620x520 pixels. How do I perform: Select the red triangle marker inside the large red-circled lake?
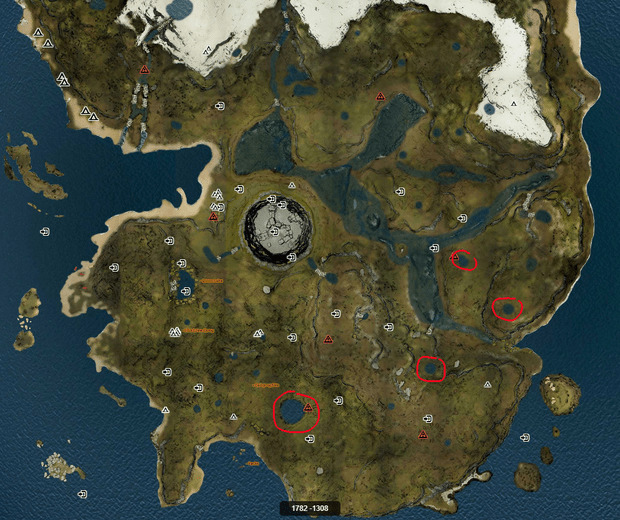[307, 408]
